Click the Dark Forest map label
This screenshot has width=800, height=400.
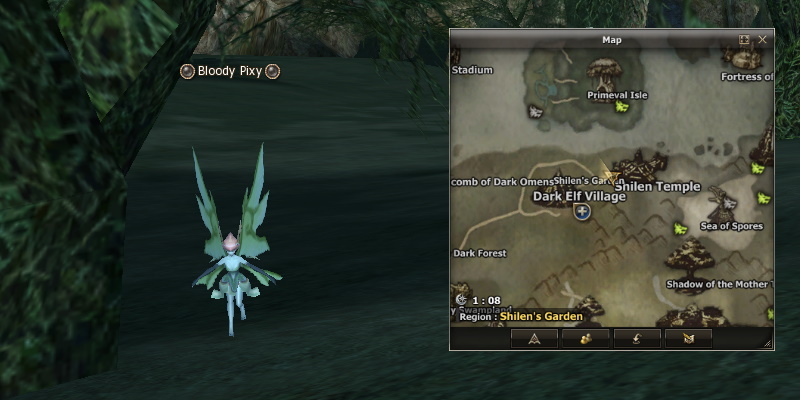click(480, 253)
